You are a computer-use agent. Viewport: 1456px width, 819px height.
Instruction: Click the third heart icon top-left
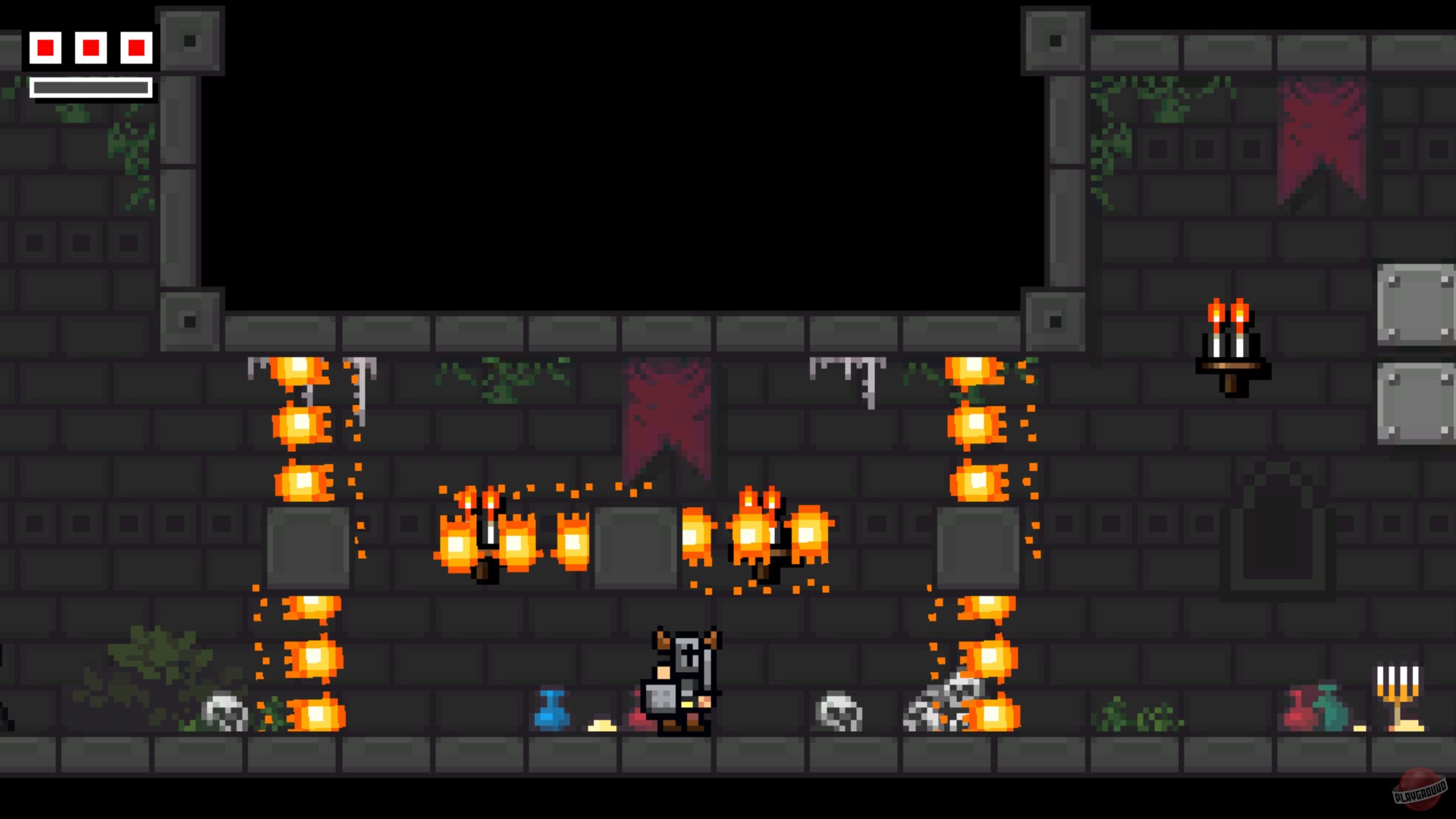135,48
